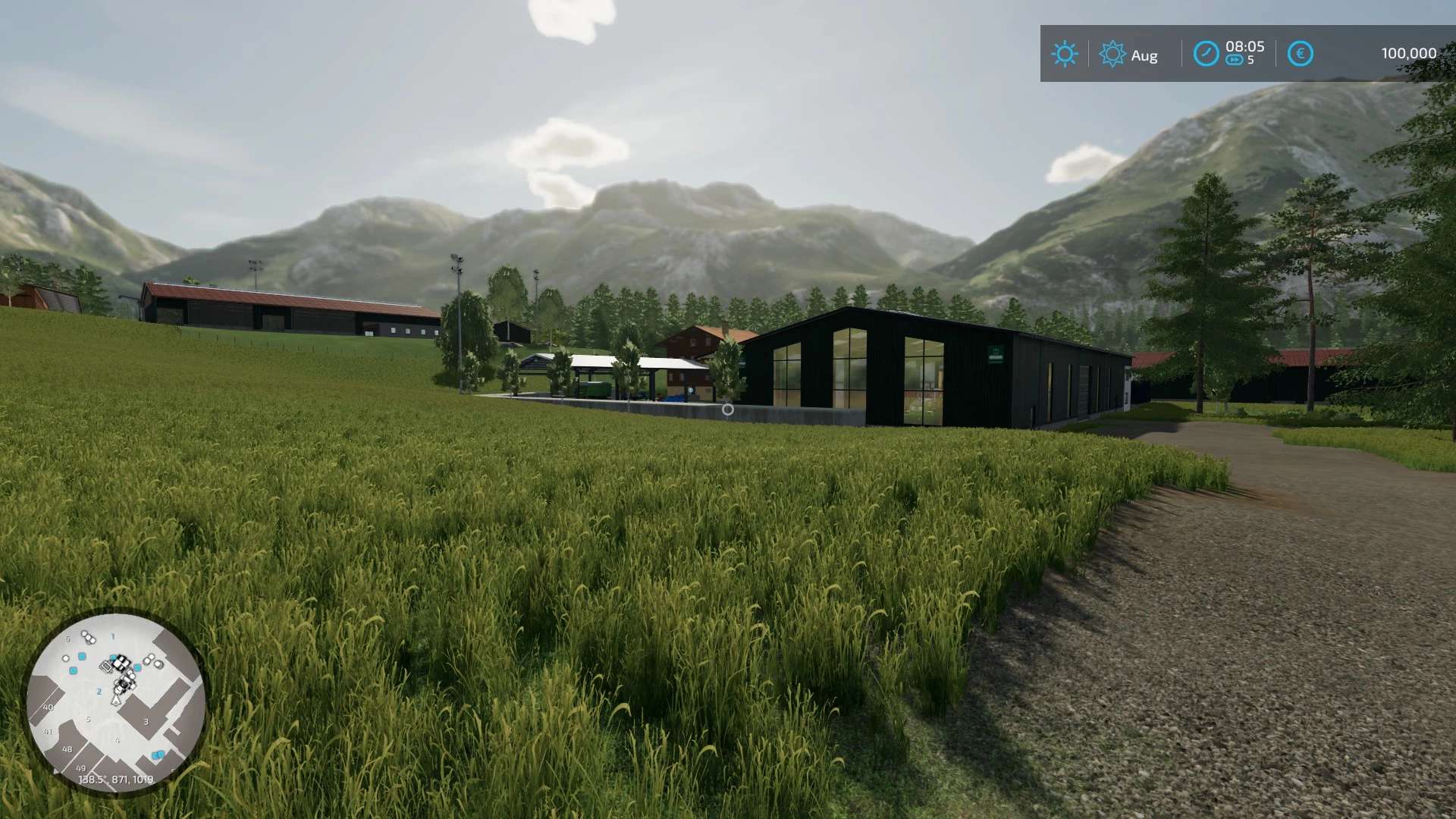
Task: Click the sunny weather icon
Action: (x=1064, y=54)
